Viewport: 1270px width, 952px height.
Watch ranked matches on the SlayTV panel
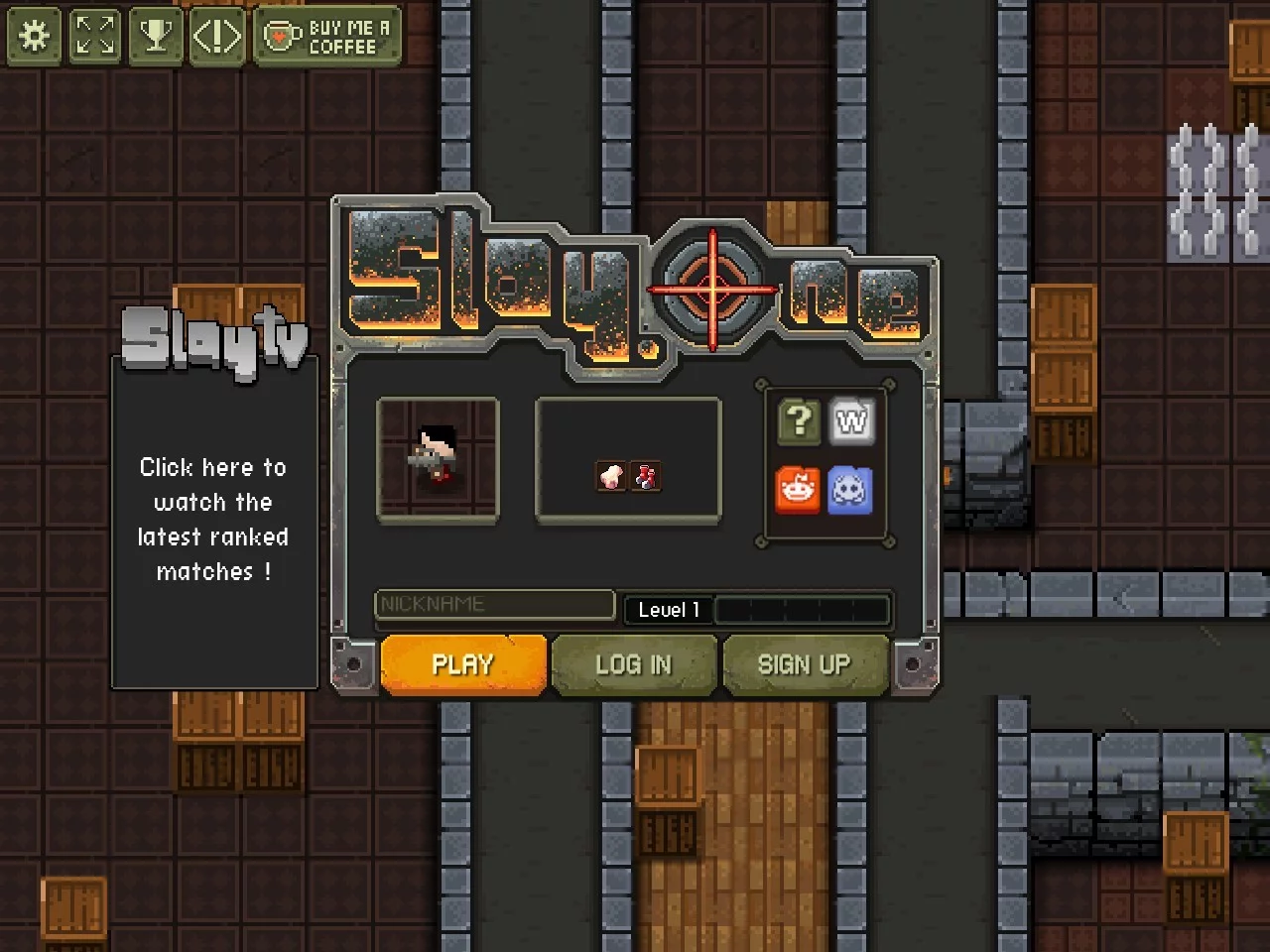(213, 519)
